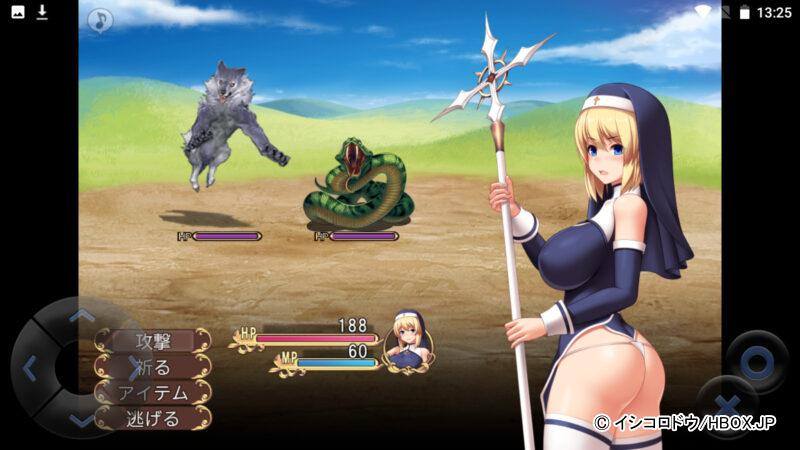Open the アイテム item menu
Screen dimensions: 800x450
point(153,392)
